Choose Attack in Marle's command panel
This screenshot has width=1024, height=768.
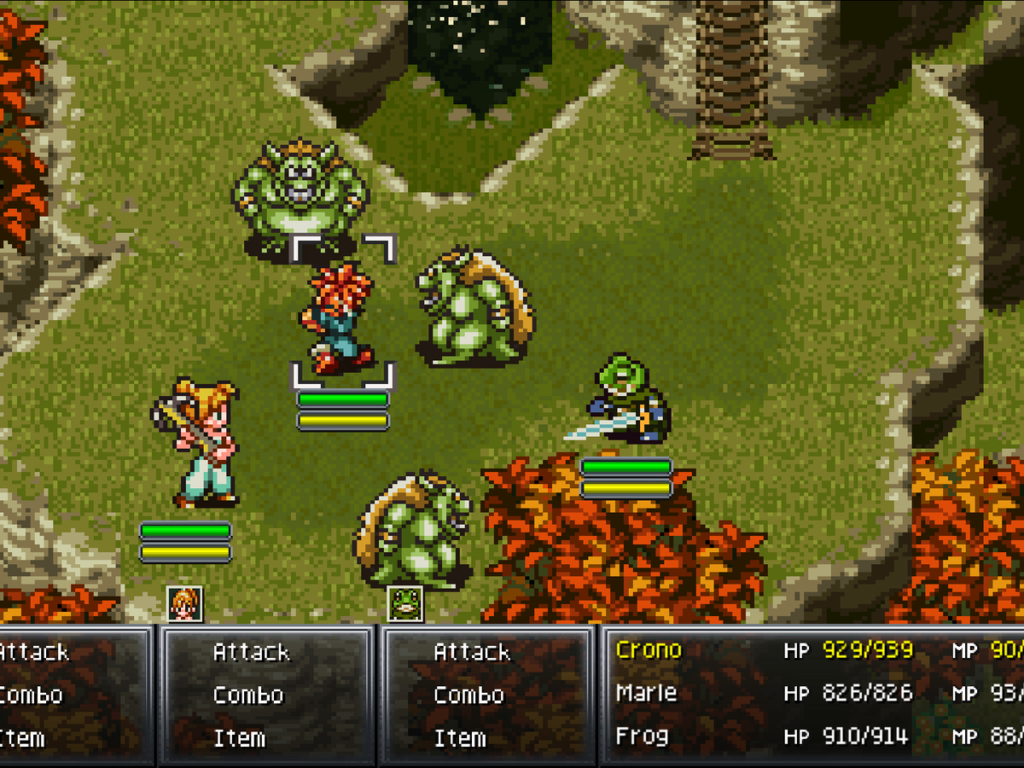click(x=251, y=652)
